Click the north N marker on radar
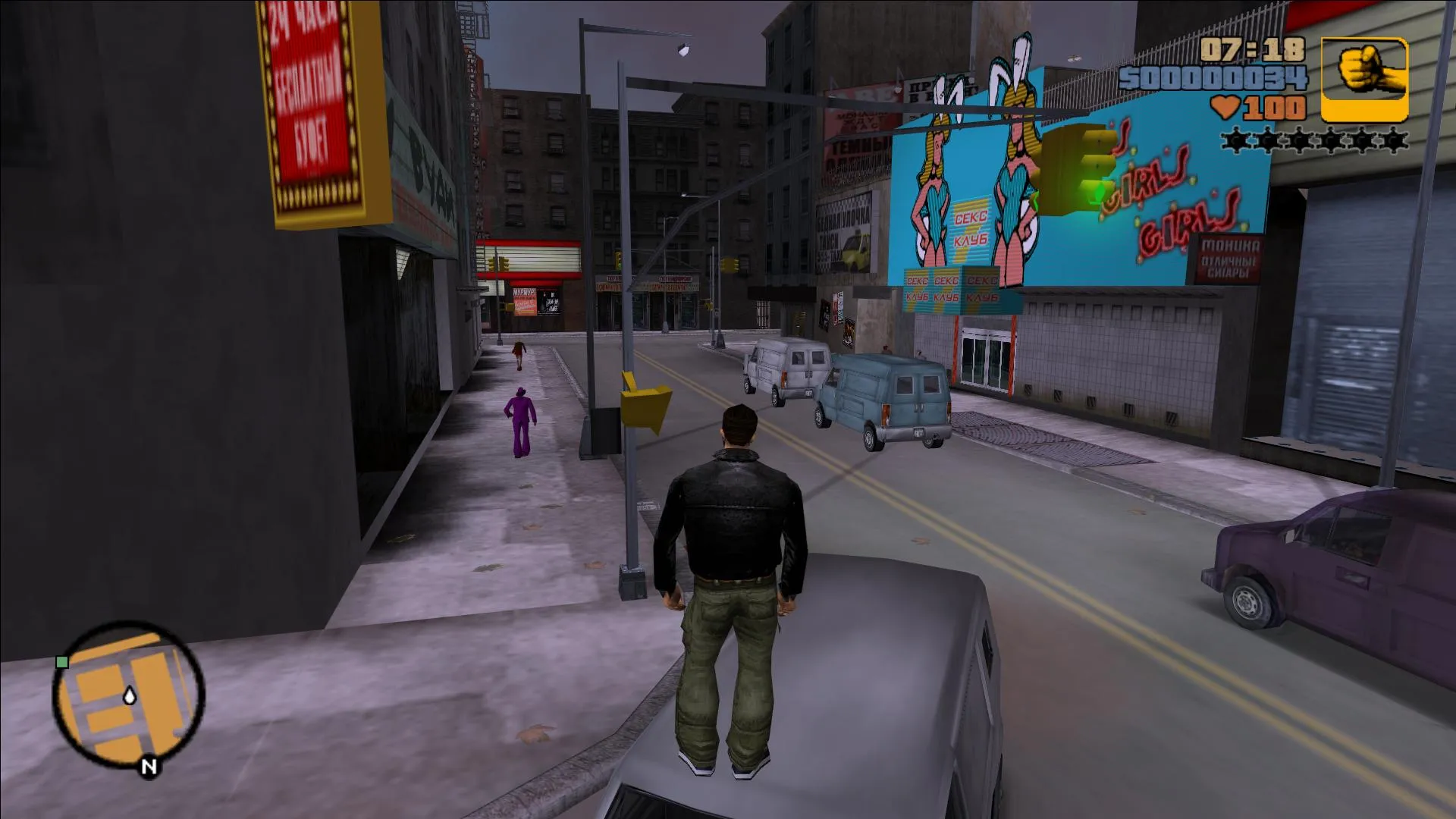The width and height of the screenshot is (1456, 819). click(149, 767)
